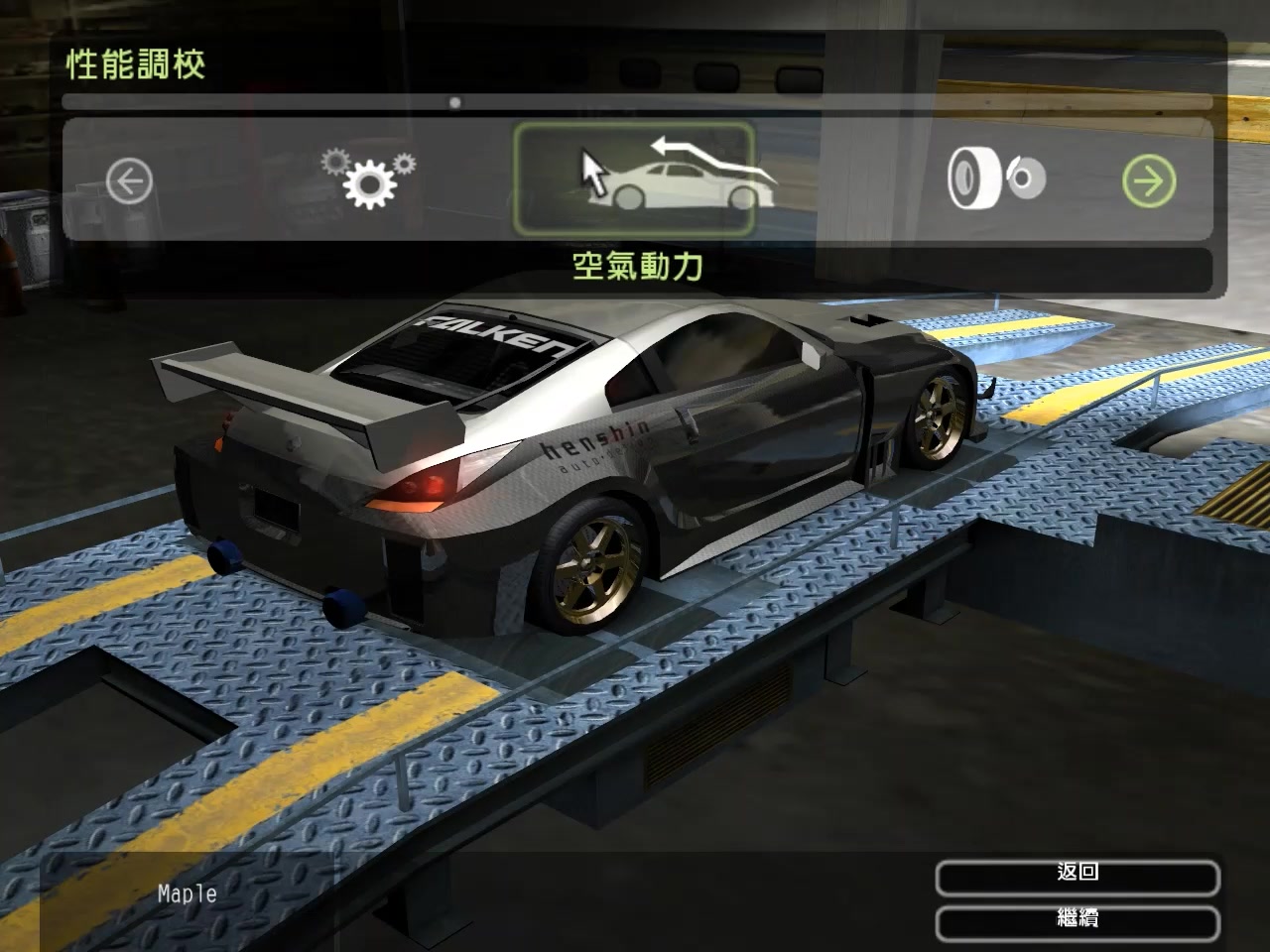1270x952 pixels.
Task: Click the 返回 back button
Action: coord(1077,874)
